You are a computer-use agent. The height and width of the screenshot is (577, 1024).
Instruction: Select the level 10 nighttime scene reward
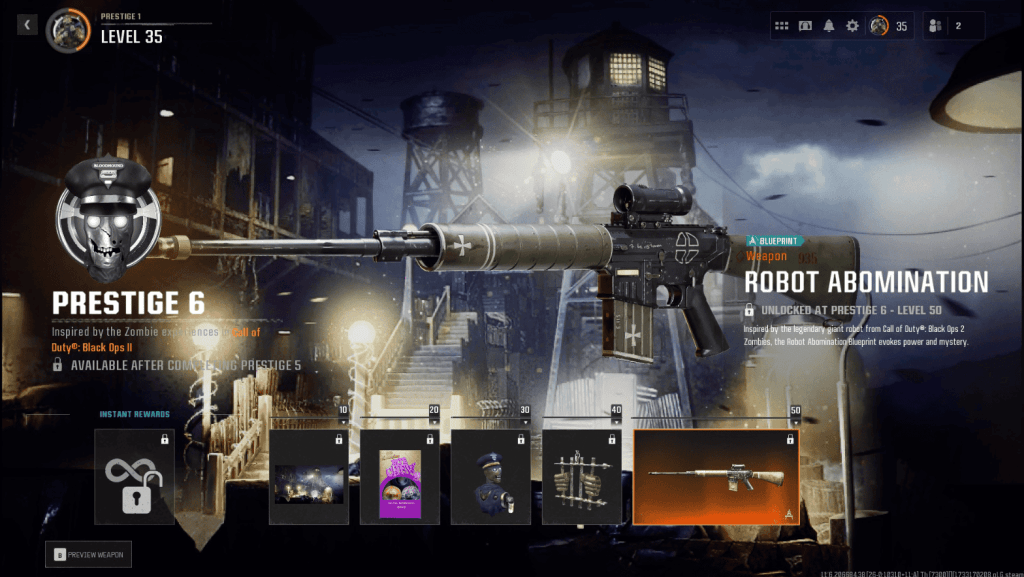point(309,477)
